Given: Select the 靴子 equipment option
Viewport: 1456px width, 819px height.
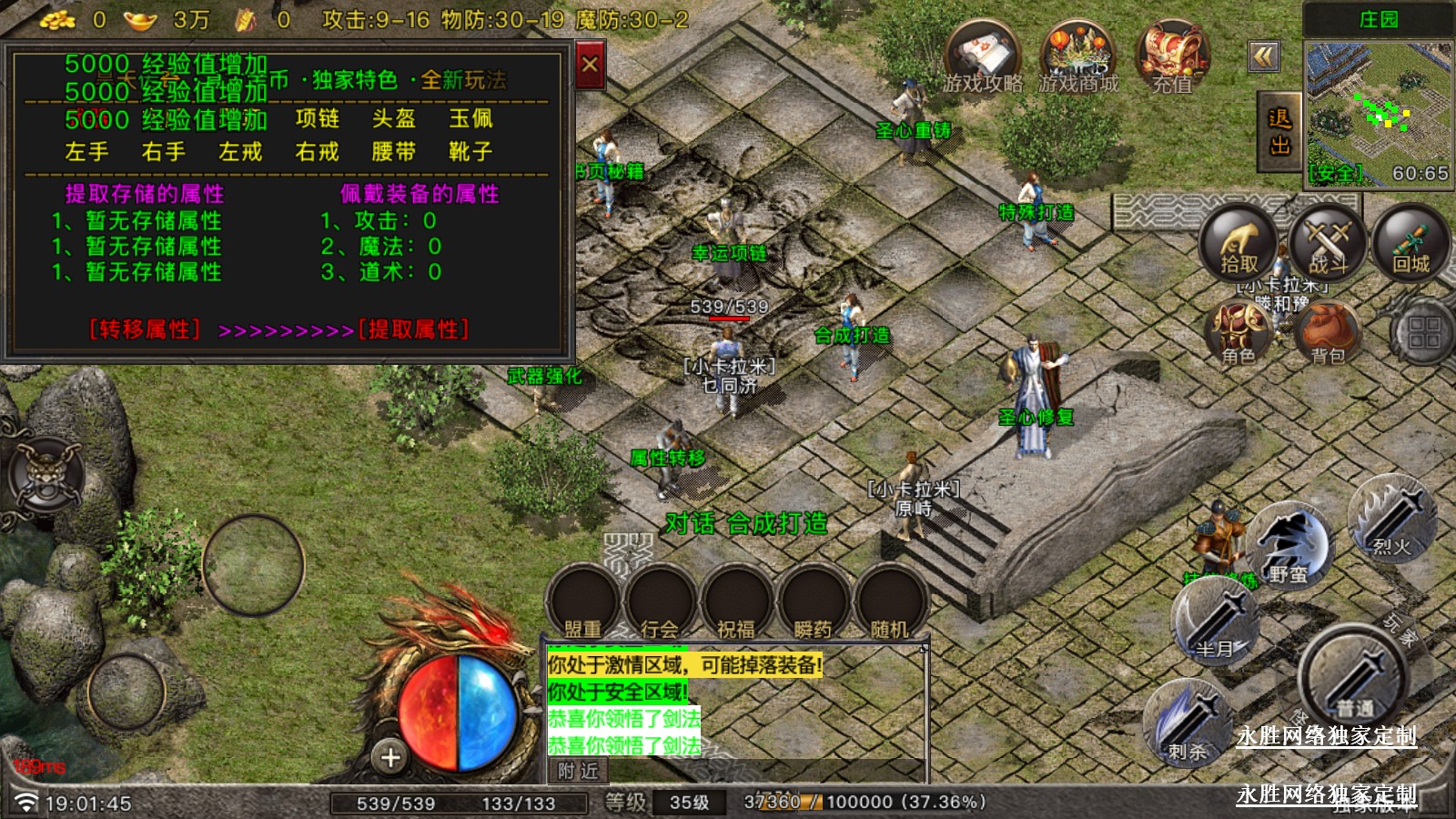Looking at the screenshot, I should [470, 152].
